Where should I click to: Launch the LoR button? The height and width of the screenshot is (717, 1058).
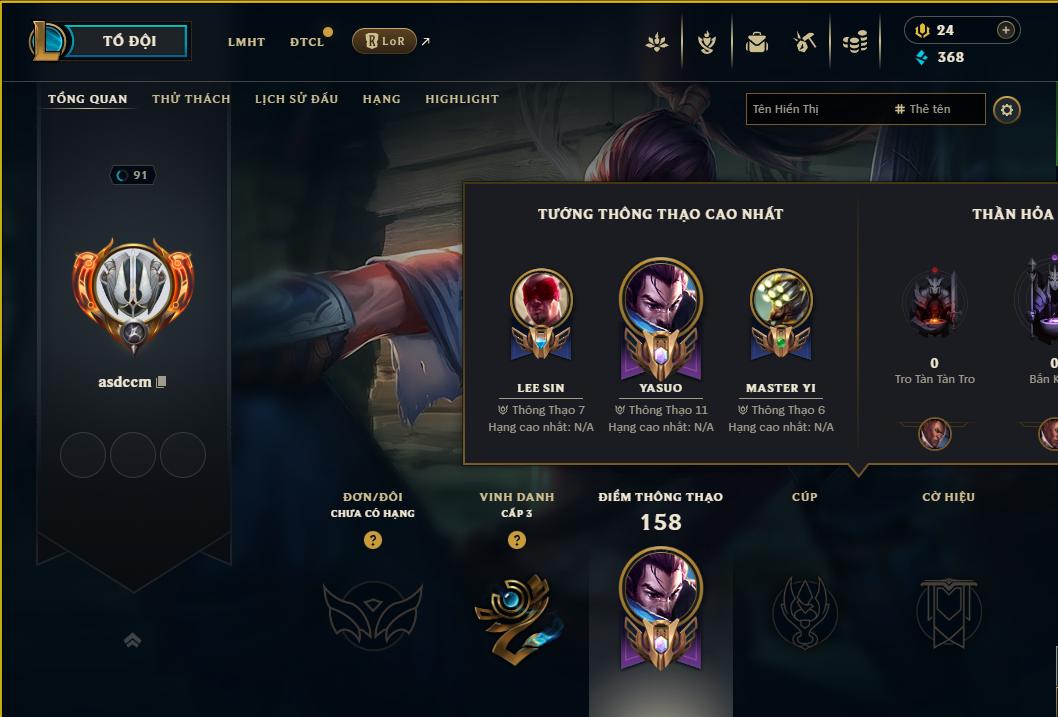pyautogui.click(x=384, y=41)
